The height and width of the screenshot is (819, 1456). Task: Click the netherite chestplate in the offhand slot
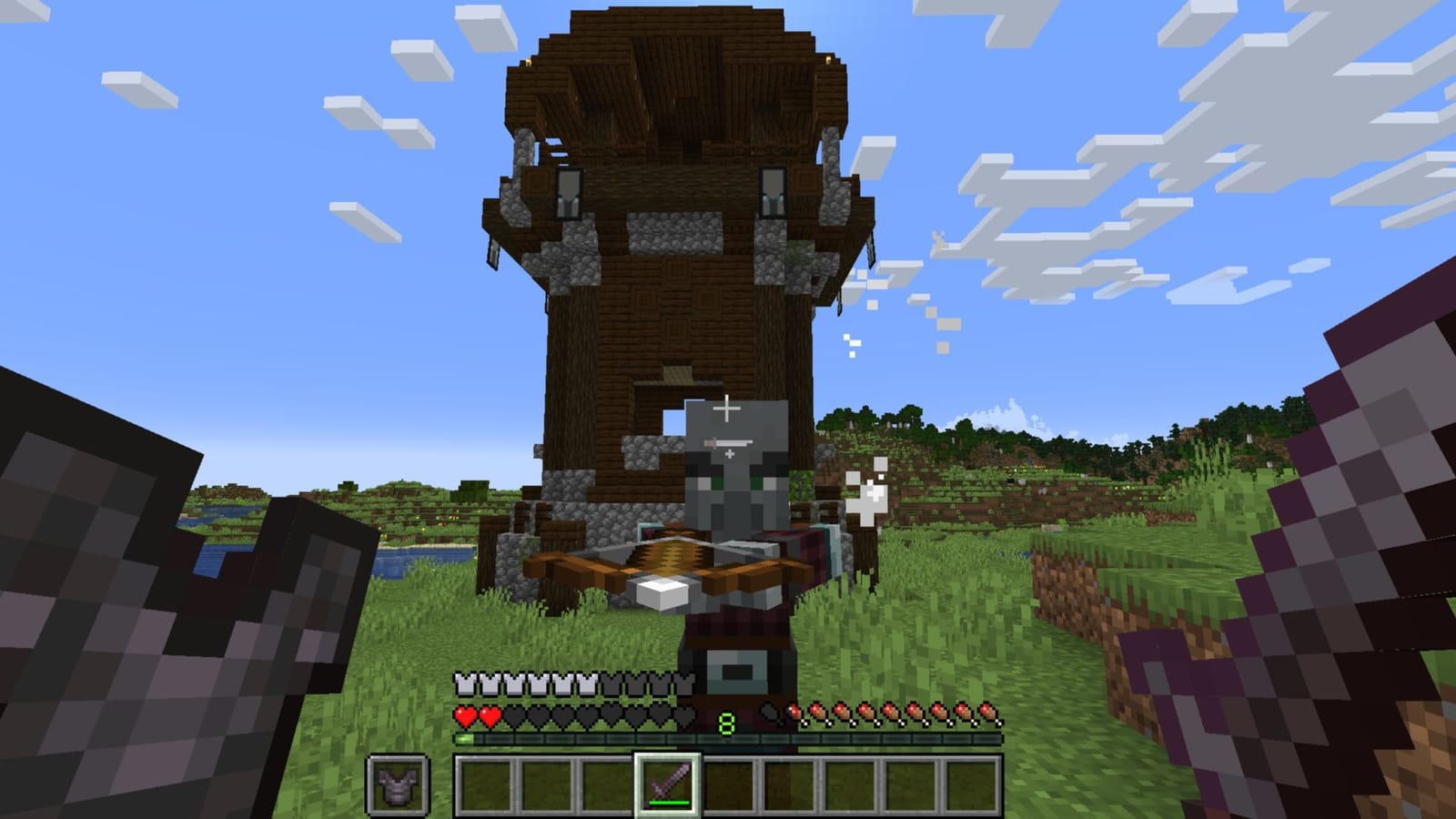(398, 784)
